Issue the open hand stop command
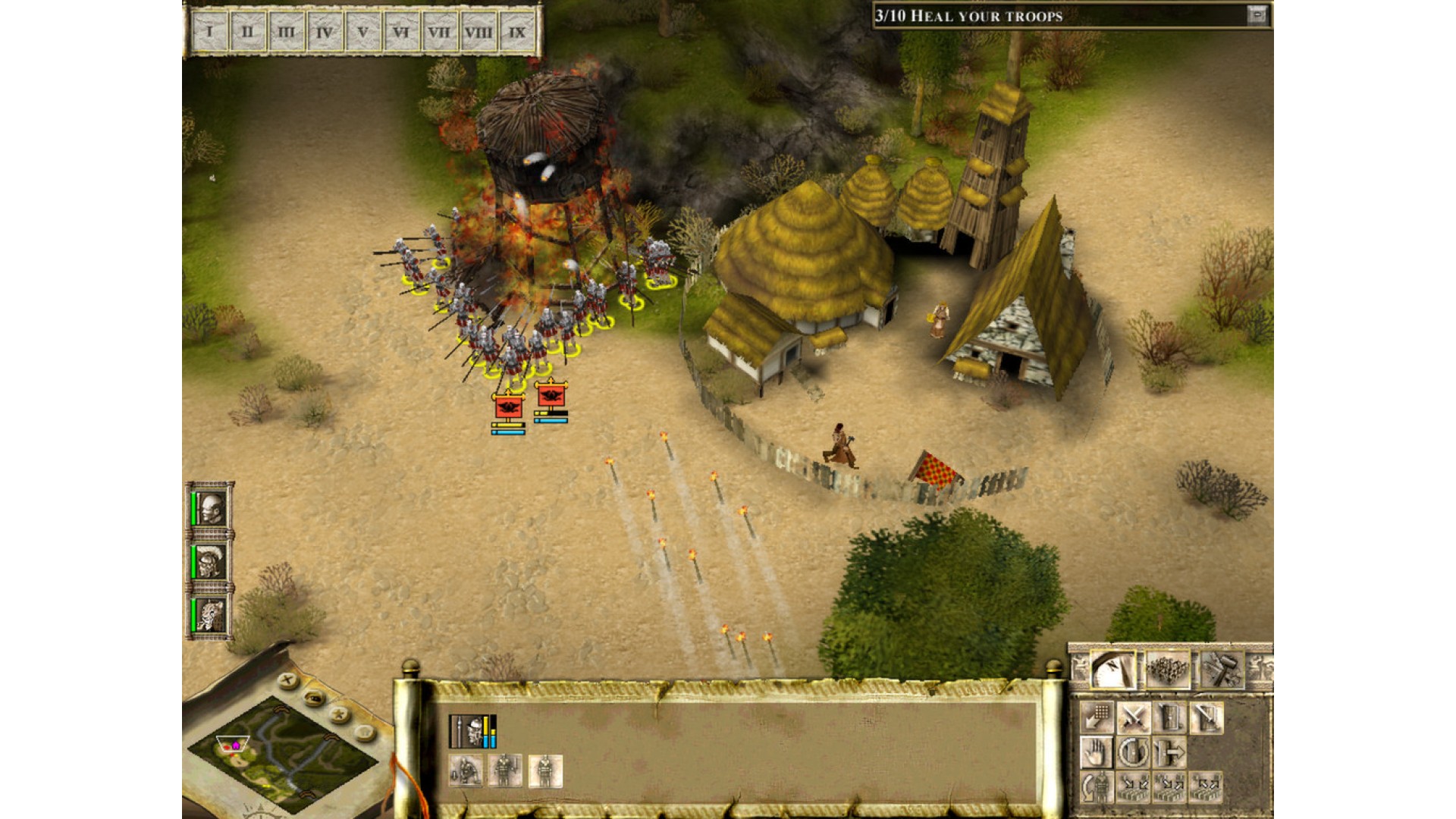The height and width of the screenshot is (819, 1456). tap(1096, 753)
